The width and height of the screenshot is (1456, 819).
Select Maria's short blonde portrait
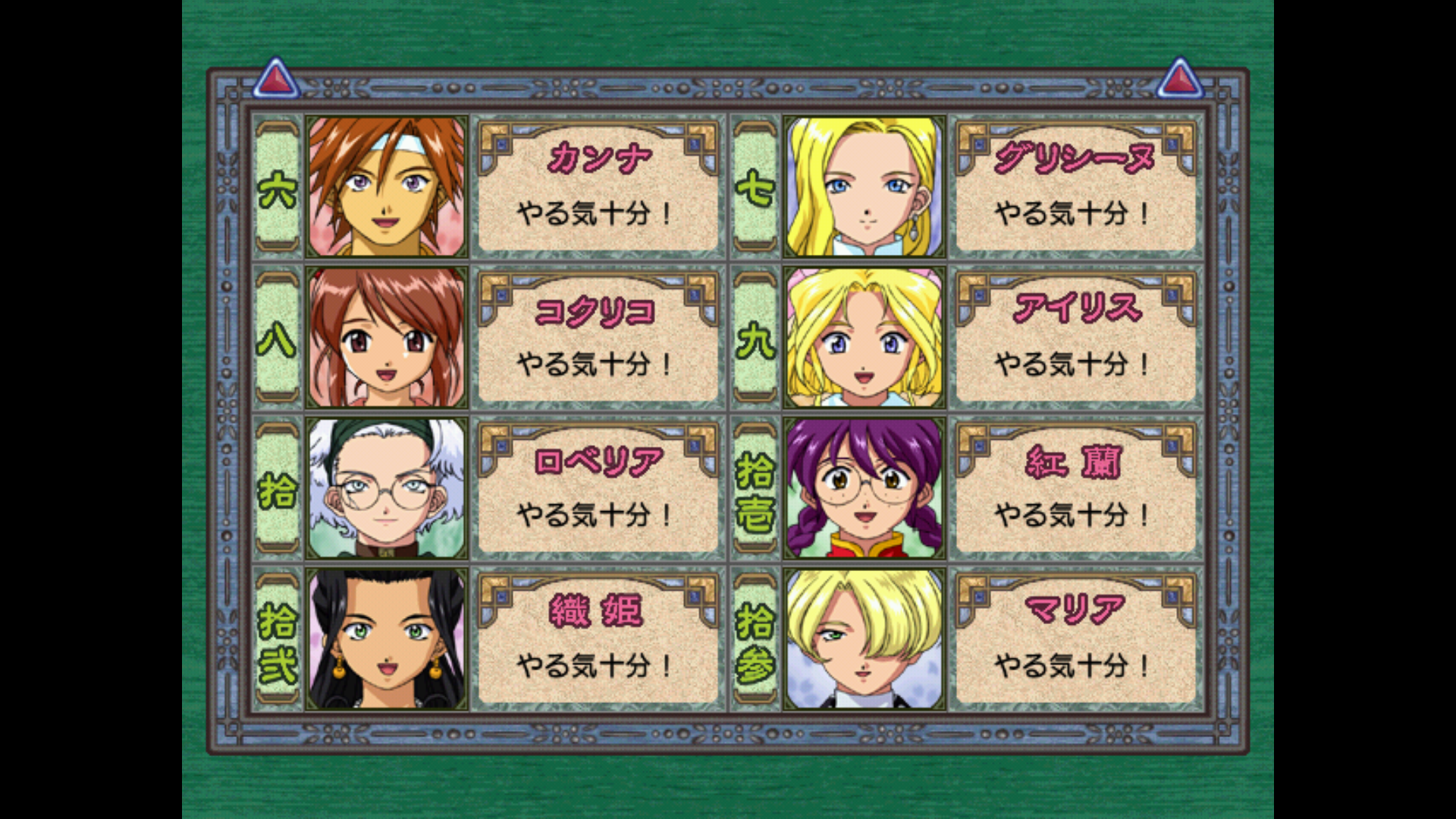pyautogui.click(x=864, y=639)
